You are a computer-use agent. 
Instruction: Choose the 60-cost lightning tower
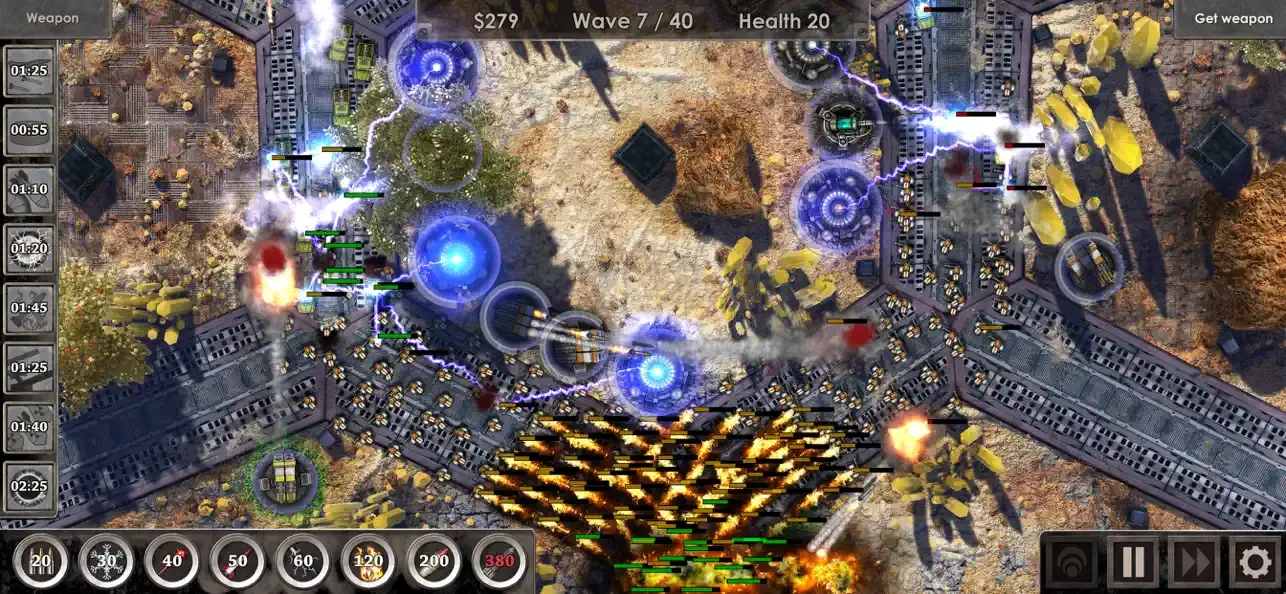303,562
